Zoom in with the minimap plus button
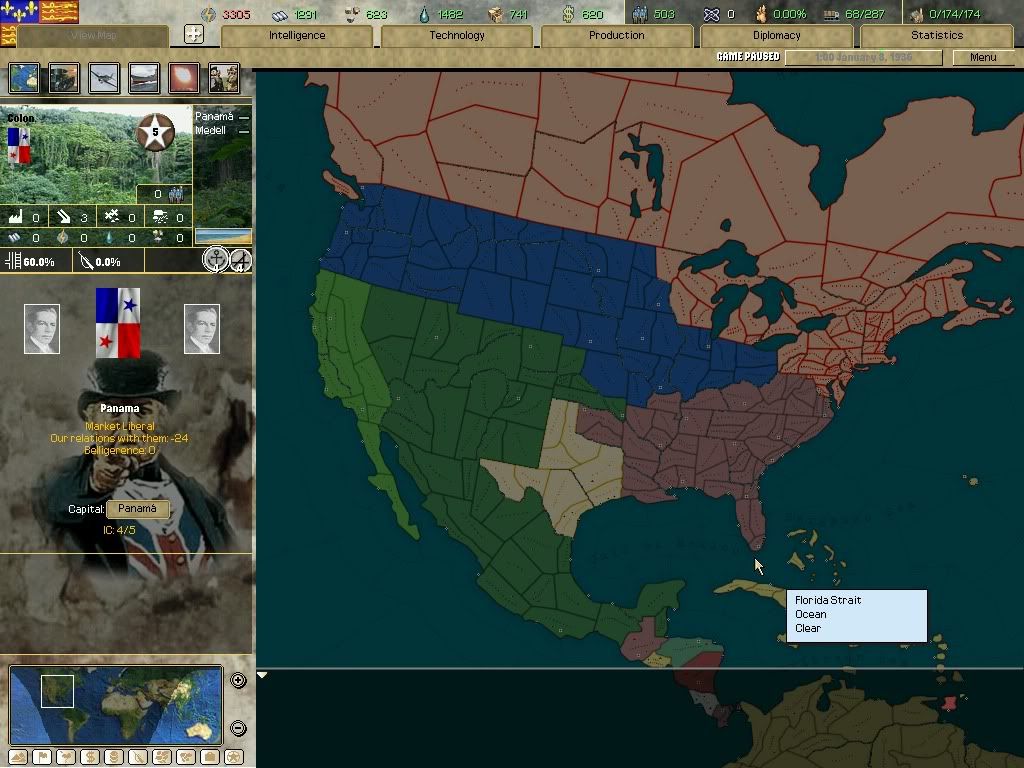1024x768 pixels. [x=238, y=681]
